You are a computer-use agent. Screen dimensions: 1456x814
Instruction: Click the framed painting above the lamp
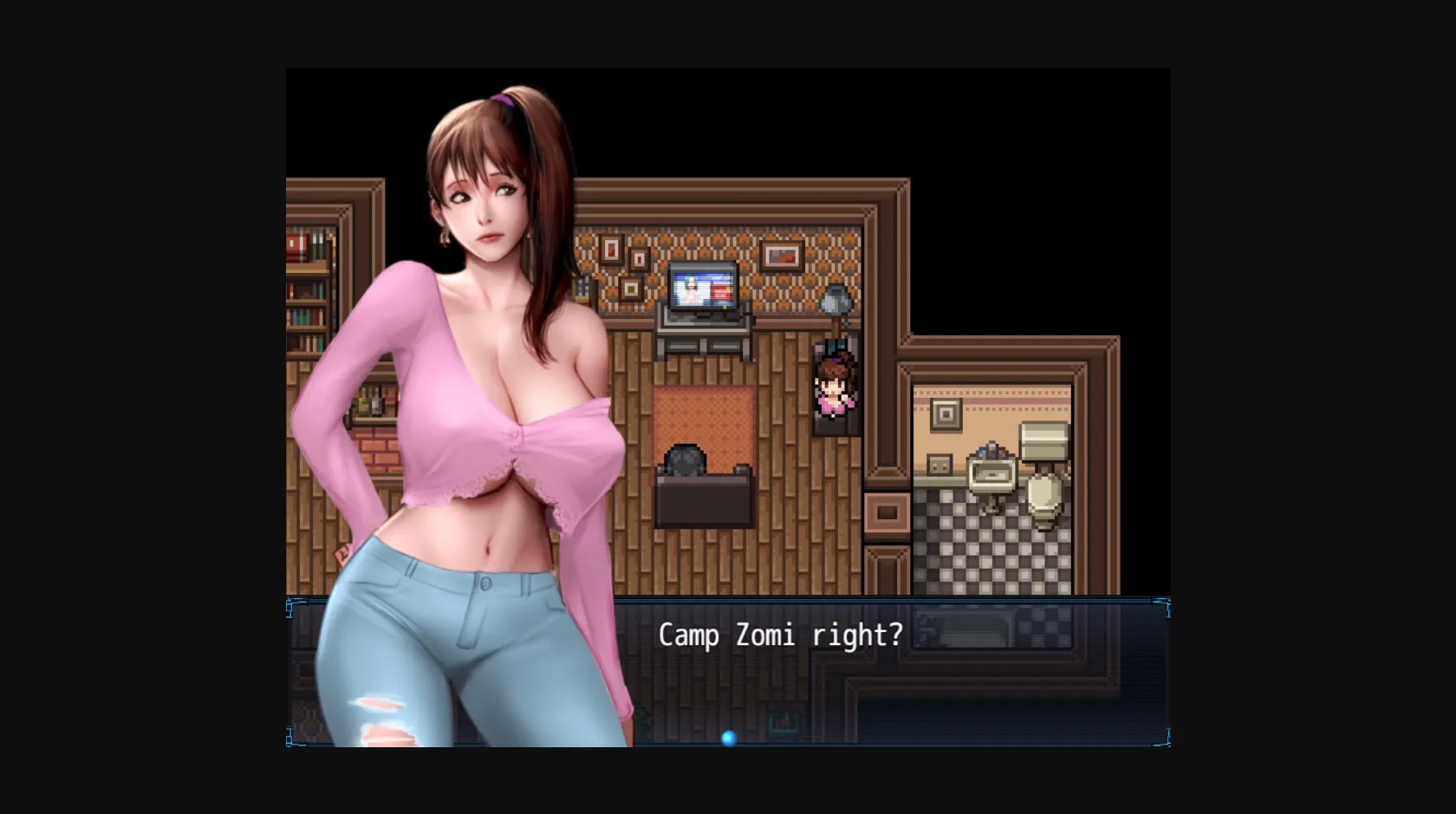coord(783,256)
